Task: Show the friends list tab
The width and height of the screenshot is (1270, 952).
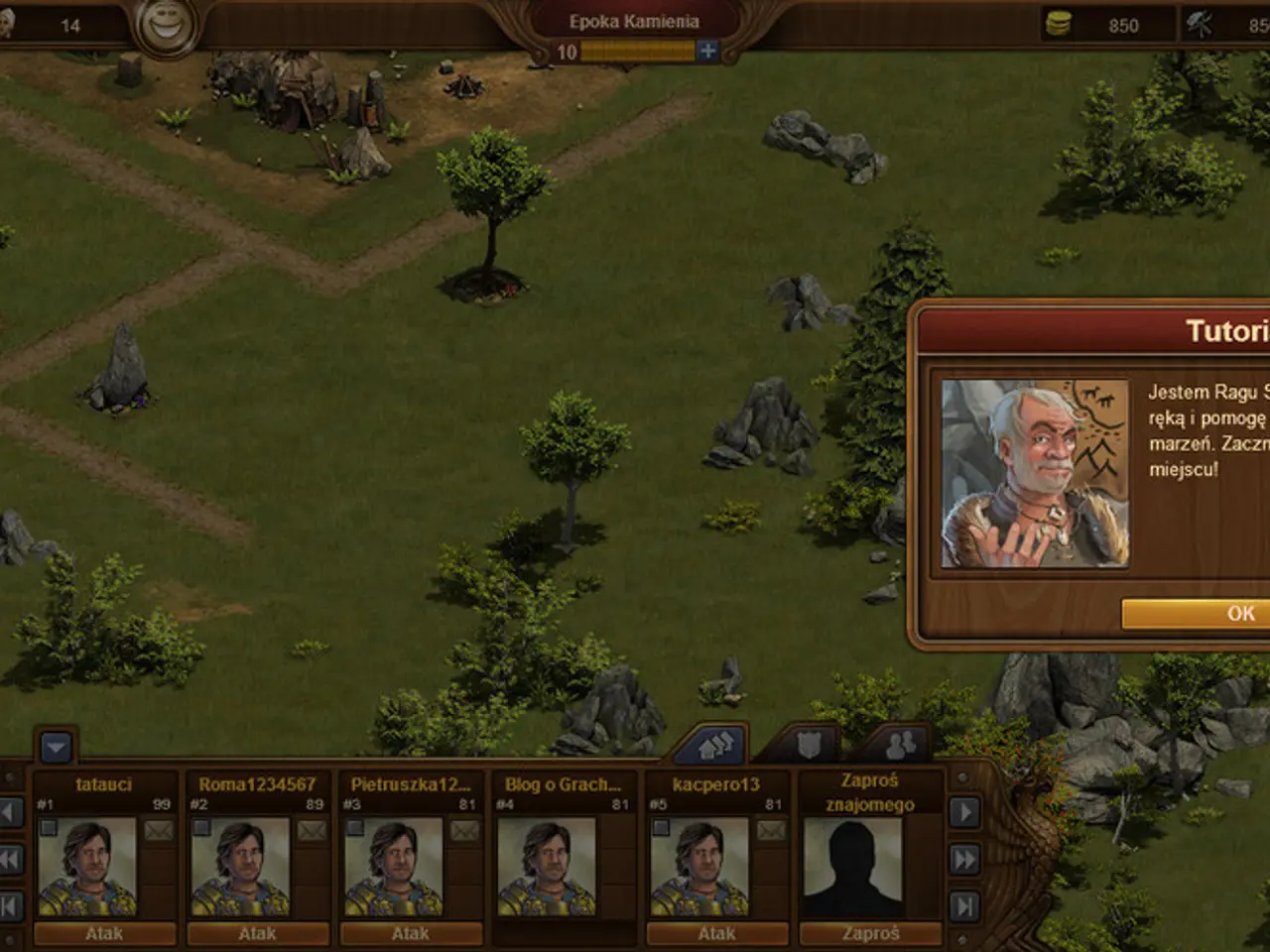Action: (x=901, y=745)
